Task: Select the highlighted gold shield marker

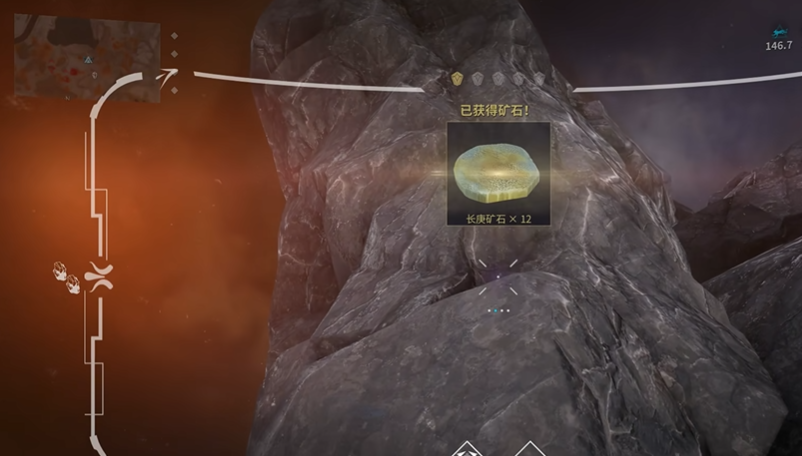Action: tap(457, 78)
